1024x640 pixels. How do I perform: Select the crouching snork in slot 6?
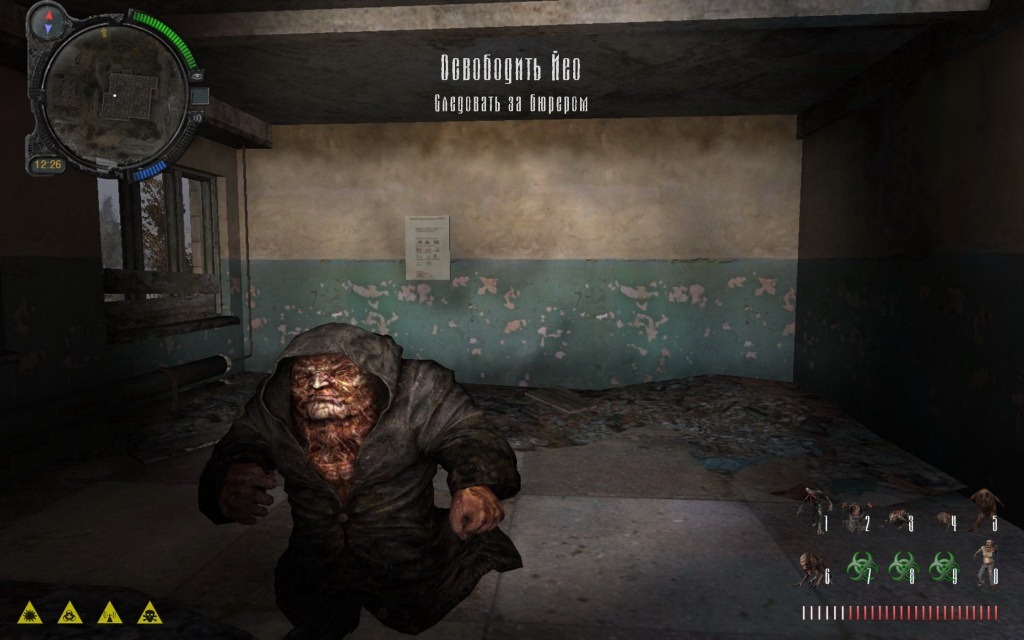811,568
